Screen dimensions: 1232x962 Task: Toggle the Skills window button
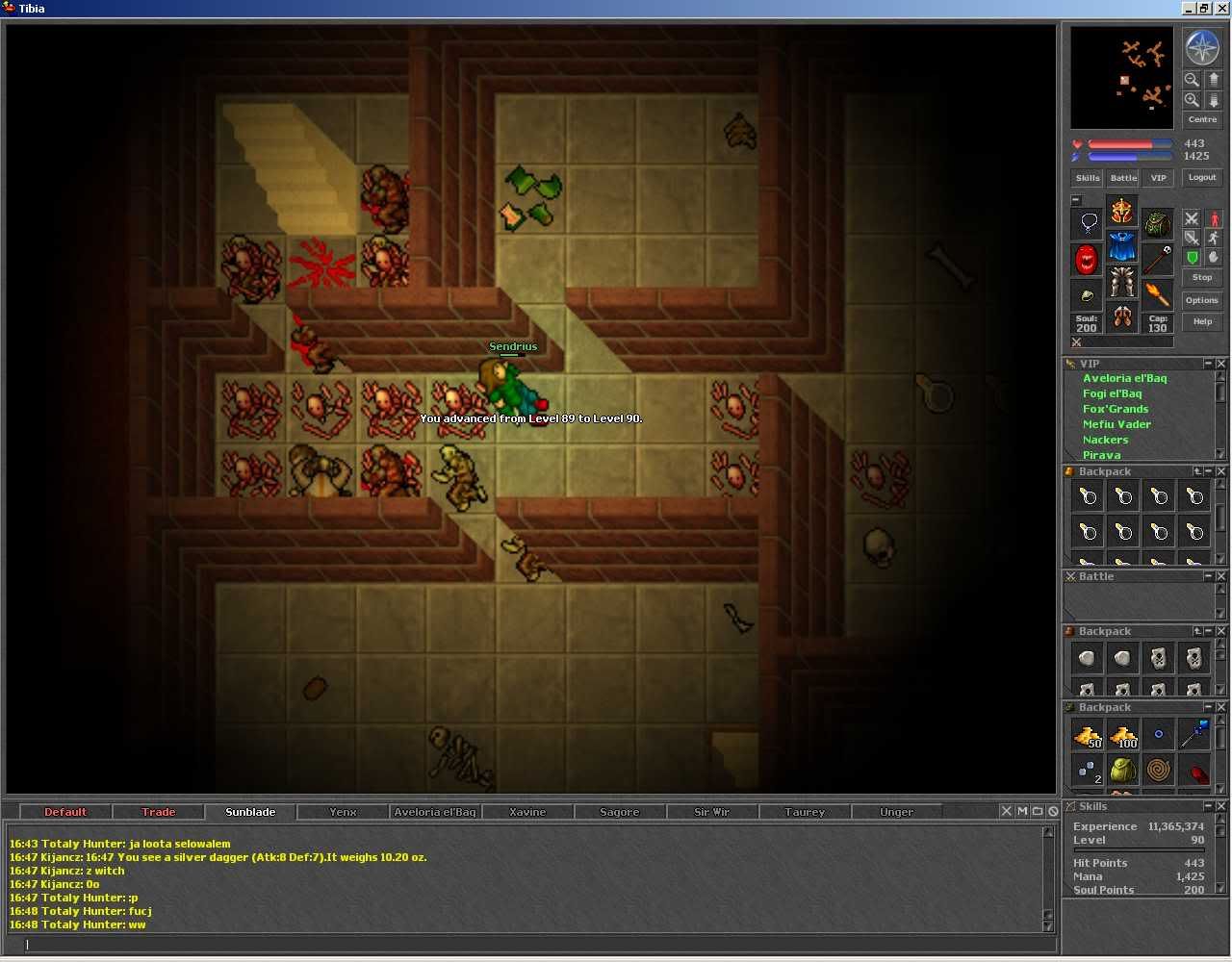pos(1087,178)
